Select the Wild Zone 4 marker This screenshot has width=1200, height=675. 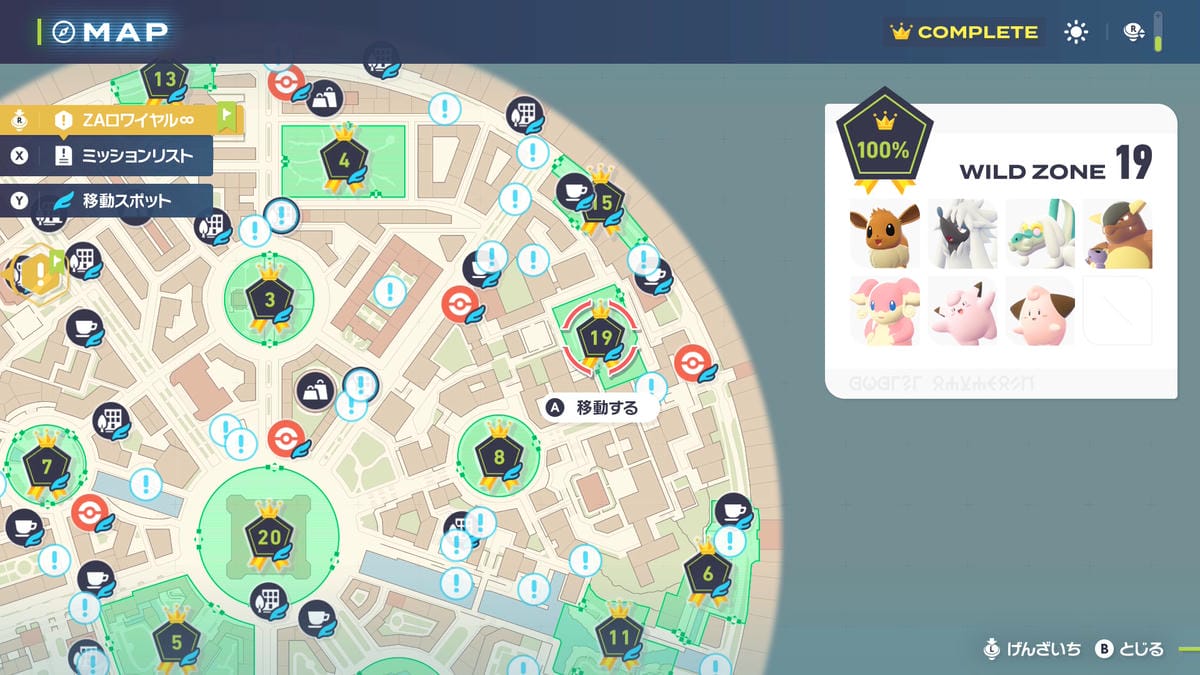(x=344, y=159)
